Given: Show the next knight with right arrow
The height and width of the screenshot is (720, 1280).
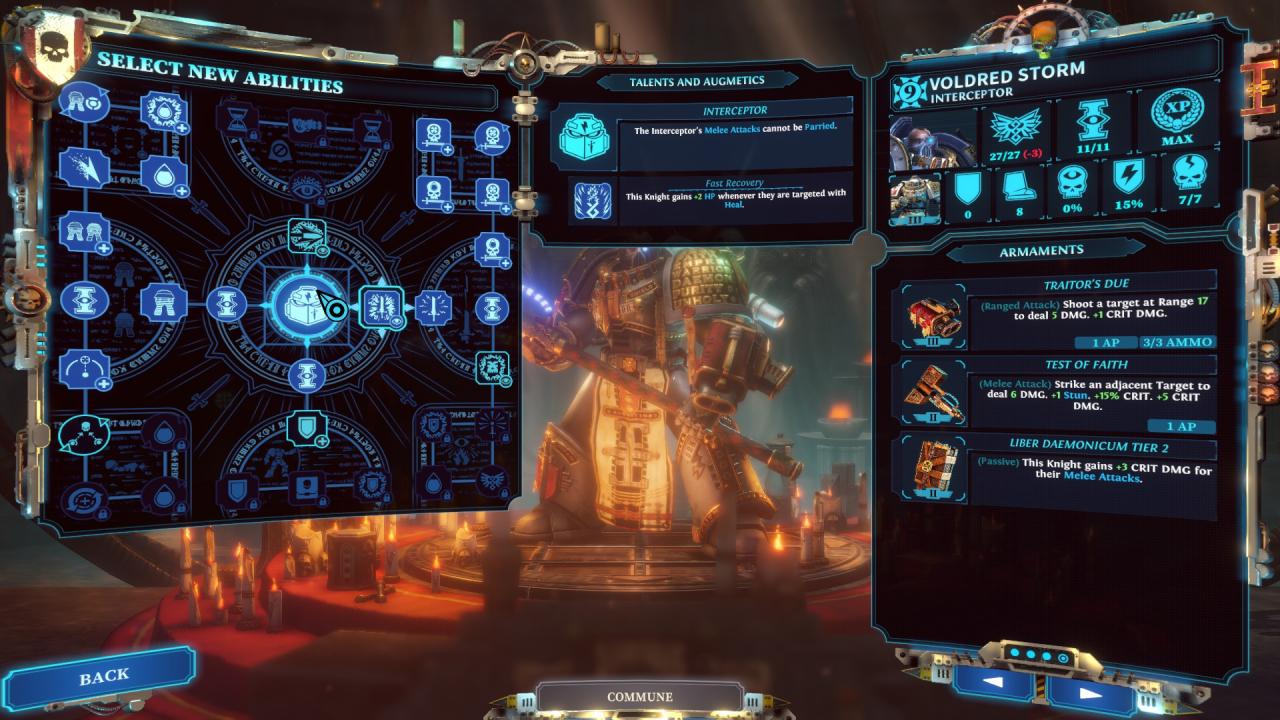Looking at the screenshot, I should (x=1090, y=690).
